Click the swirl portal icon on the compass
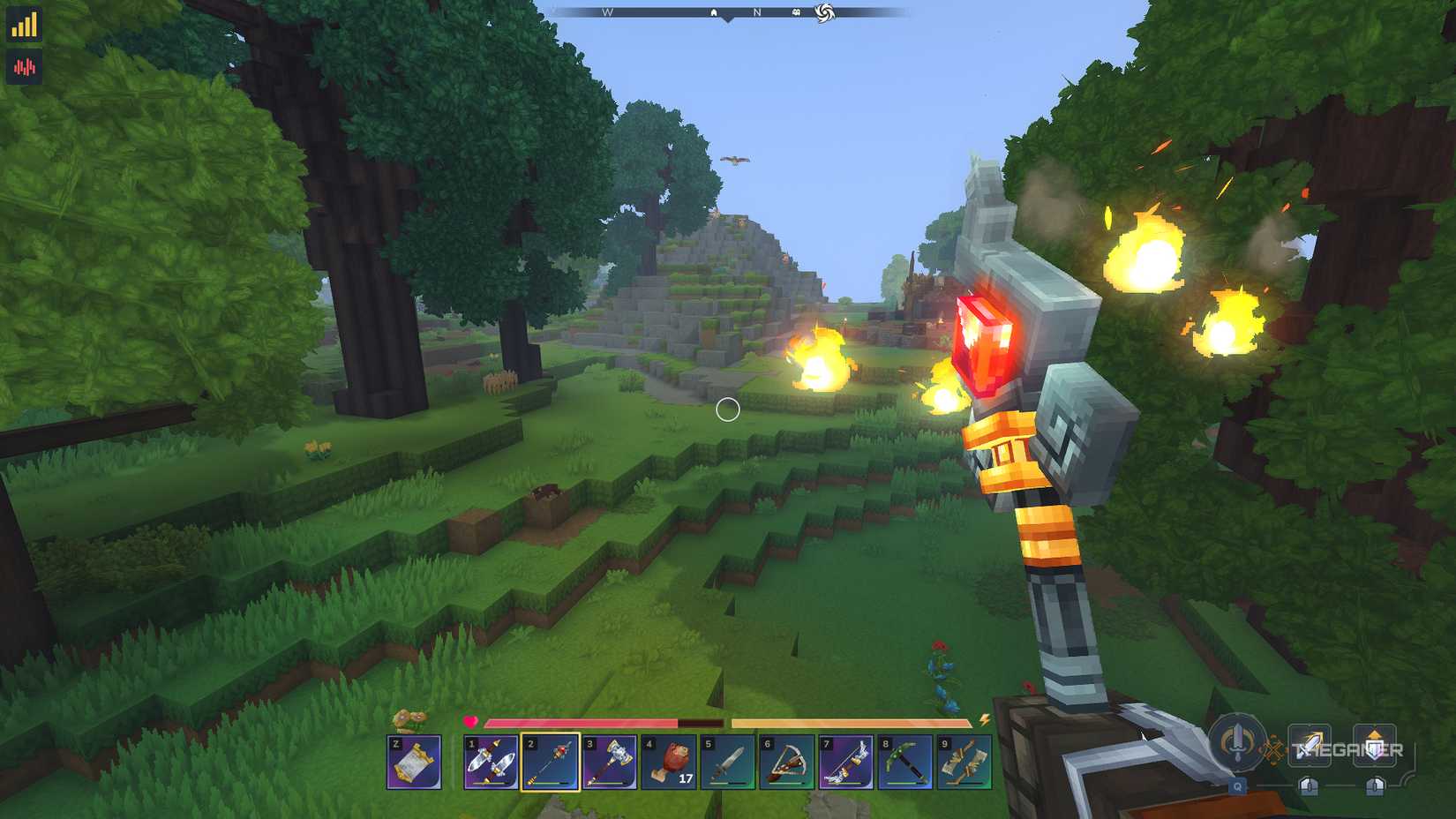This screenshot has height=819, width=1456. click(x=826, y=12)
